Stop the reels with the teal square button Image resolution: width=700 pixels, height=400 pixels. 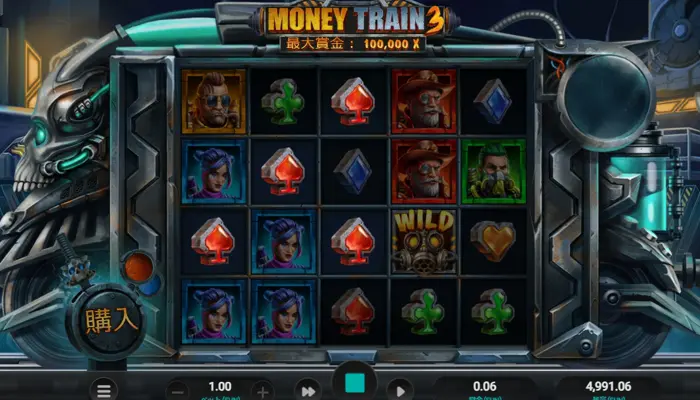pos(354,384)
